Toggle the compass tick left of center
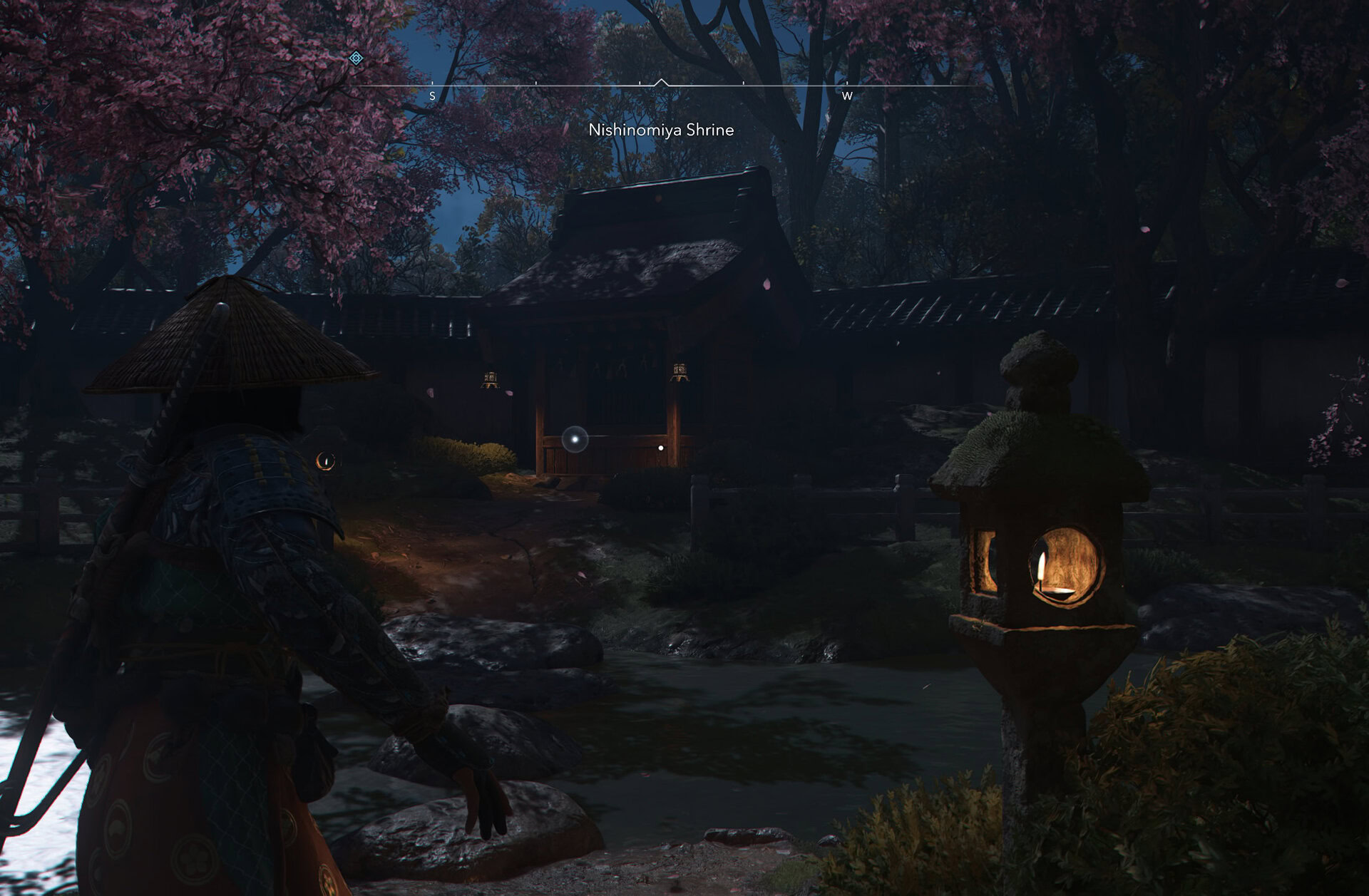The width and height of the screenshot is (1369, 896). 640,82
